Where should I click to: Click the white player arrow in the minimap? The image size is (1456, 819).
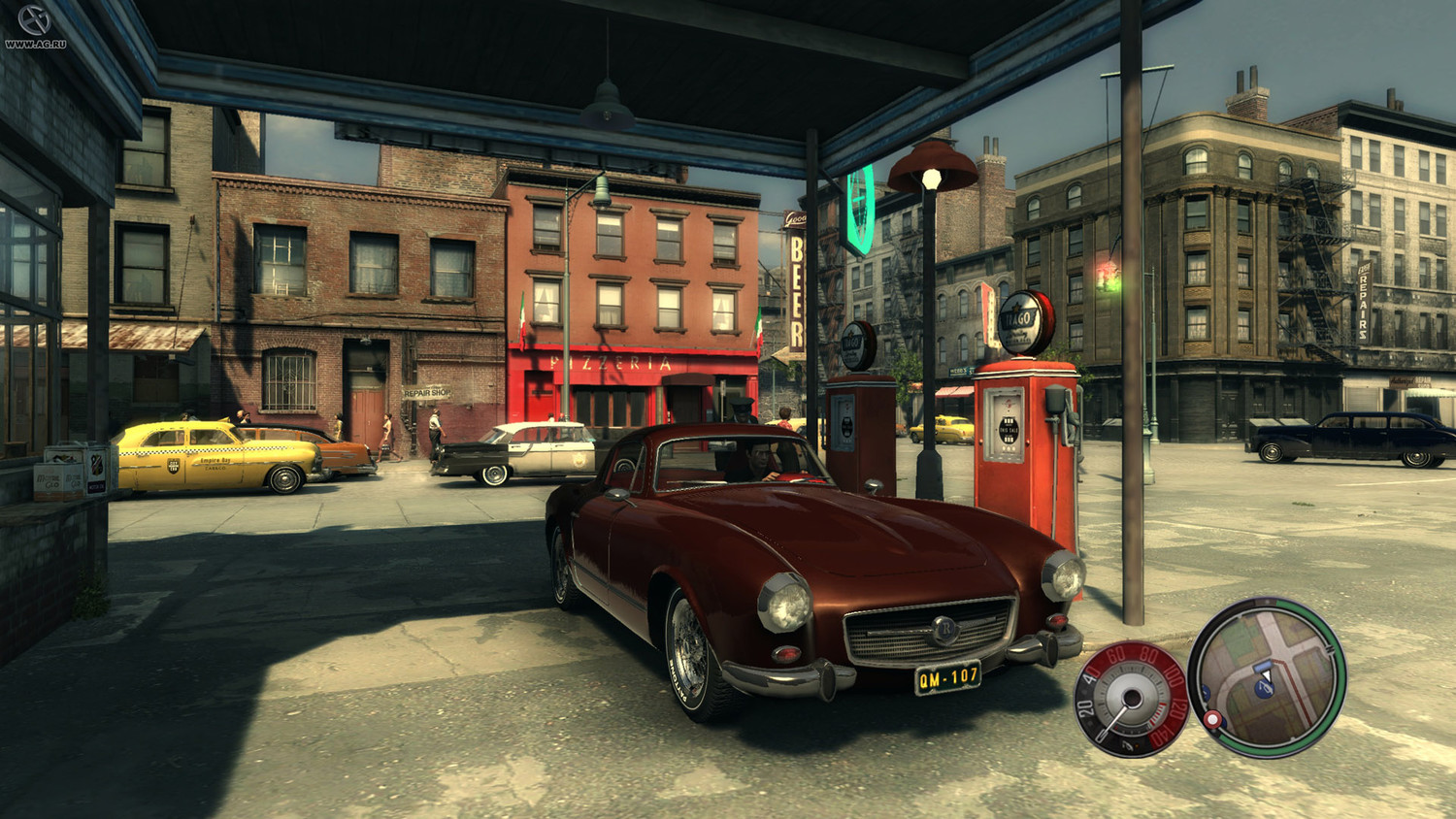tap(1266, 674)
